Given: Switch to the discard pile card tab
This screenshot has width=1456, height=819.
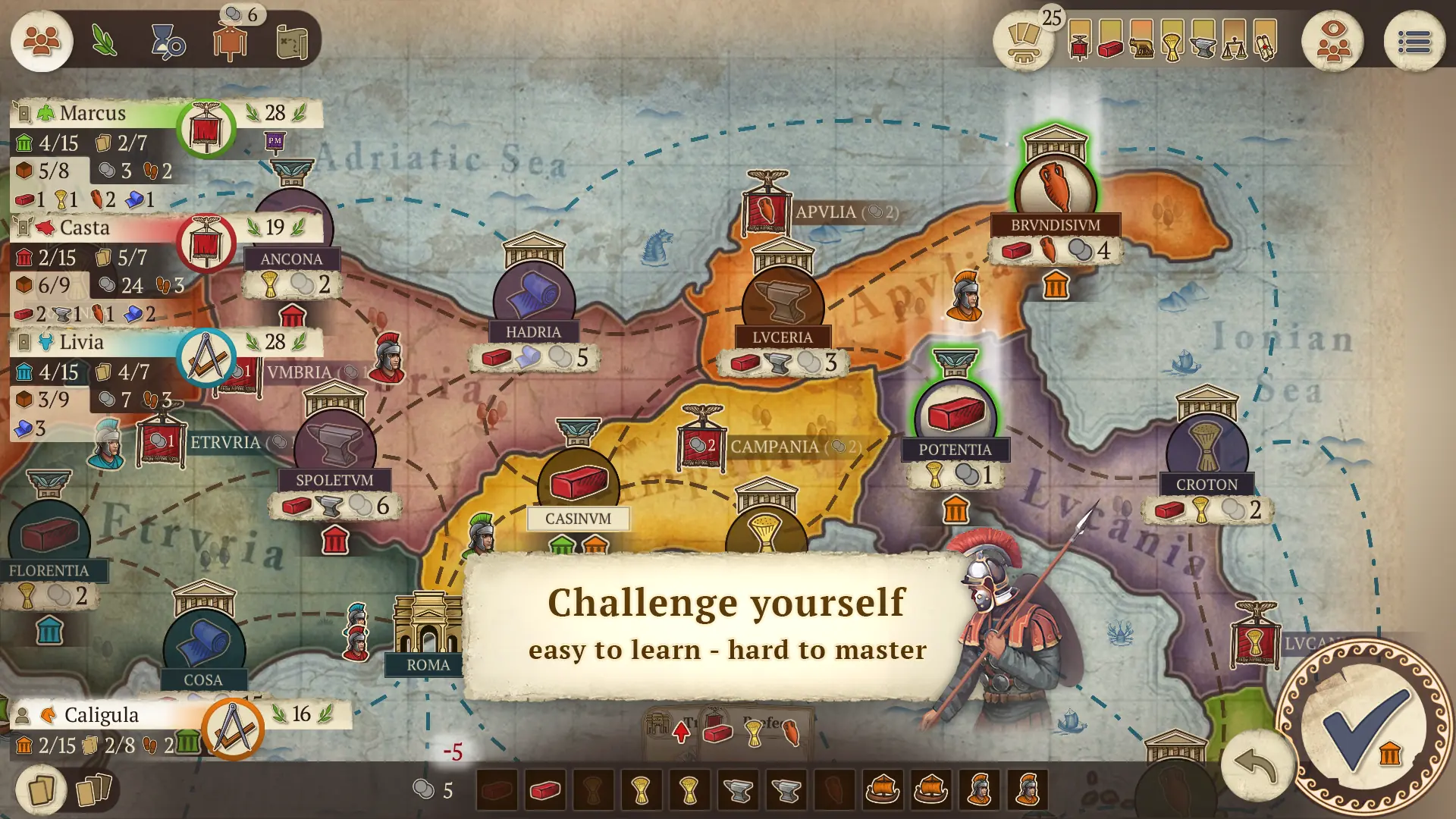Looking at the screenshot, I should 93,789.
